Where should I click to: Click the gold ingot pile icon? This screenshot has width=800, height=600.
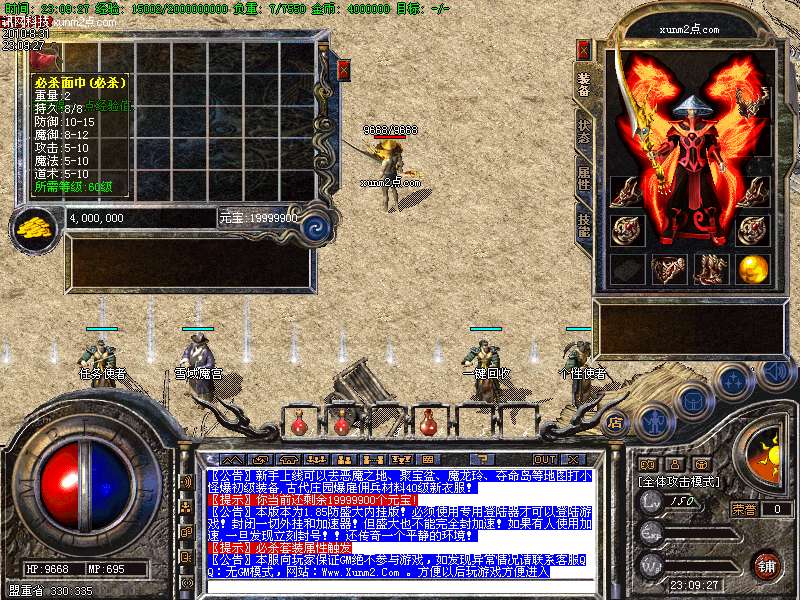[37, 226]
